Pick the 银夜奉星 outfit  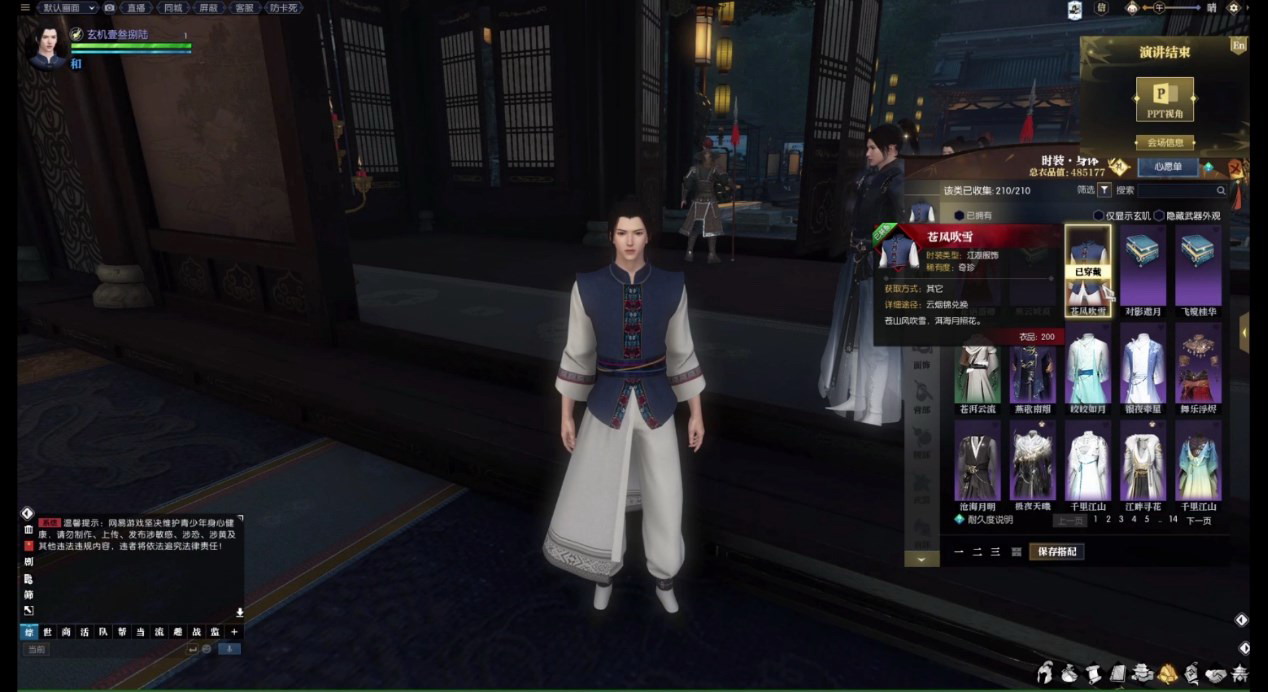pyautogui.click(x=1142, y=368)
